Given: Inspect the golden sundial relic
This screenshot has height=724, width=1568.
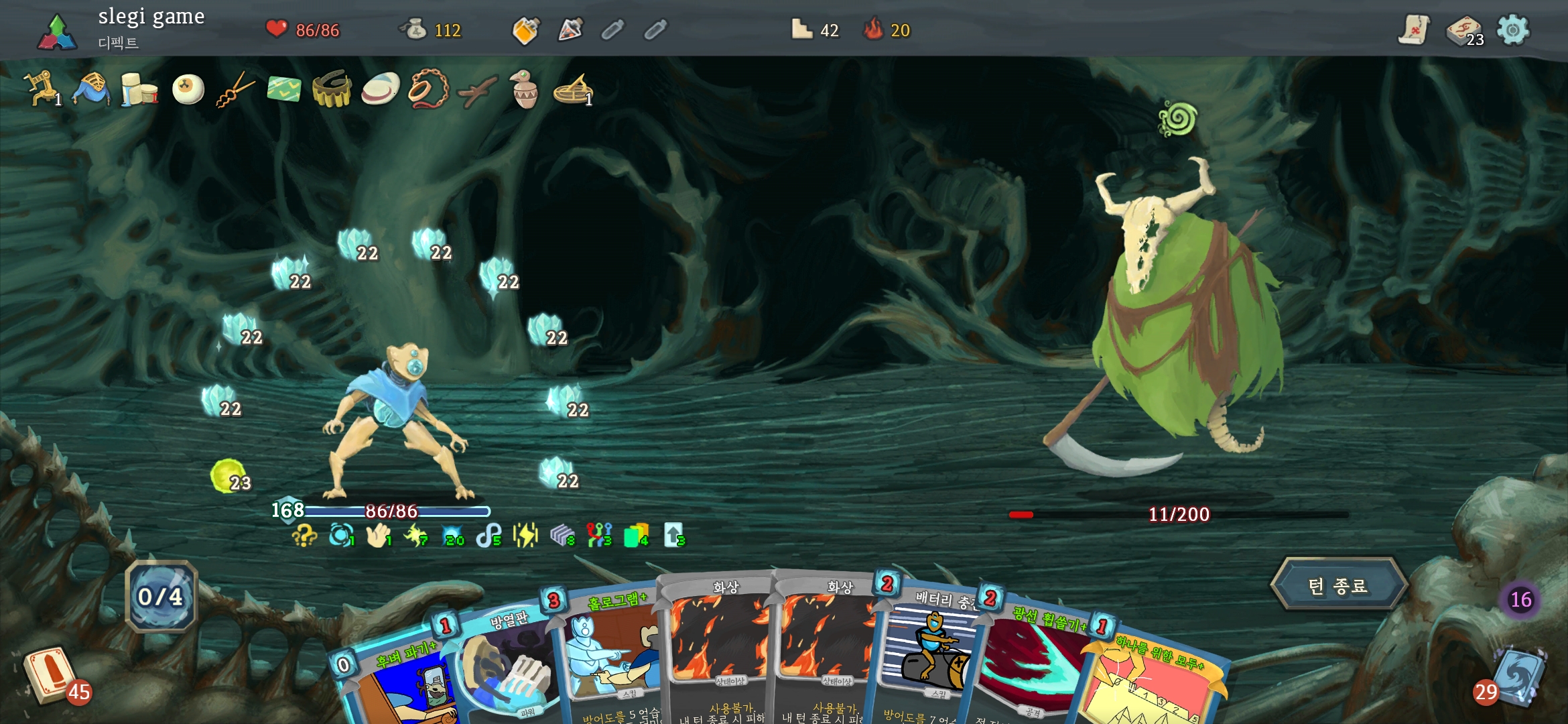Looking at the screenshot, I should [573, 89].
